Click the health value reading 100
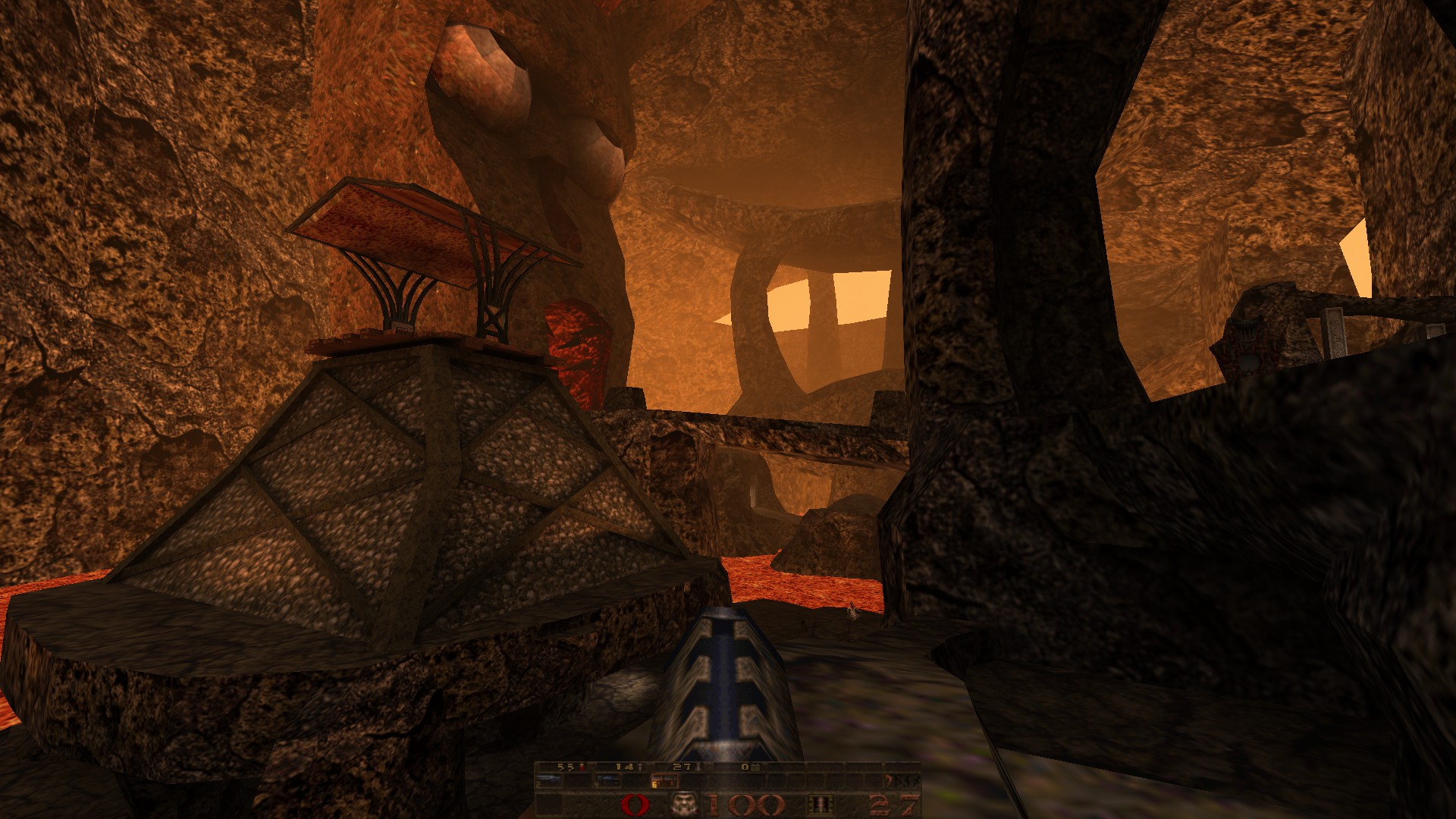The image size is (1456, 819). tap(747, 802)
